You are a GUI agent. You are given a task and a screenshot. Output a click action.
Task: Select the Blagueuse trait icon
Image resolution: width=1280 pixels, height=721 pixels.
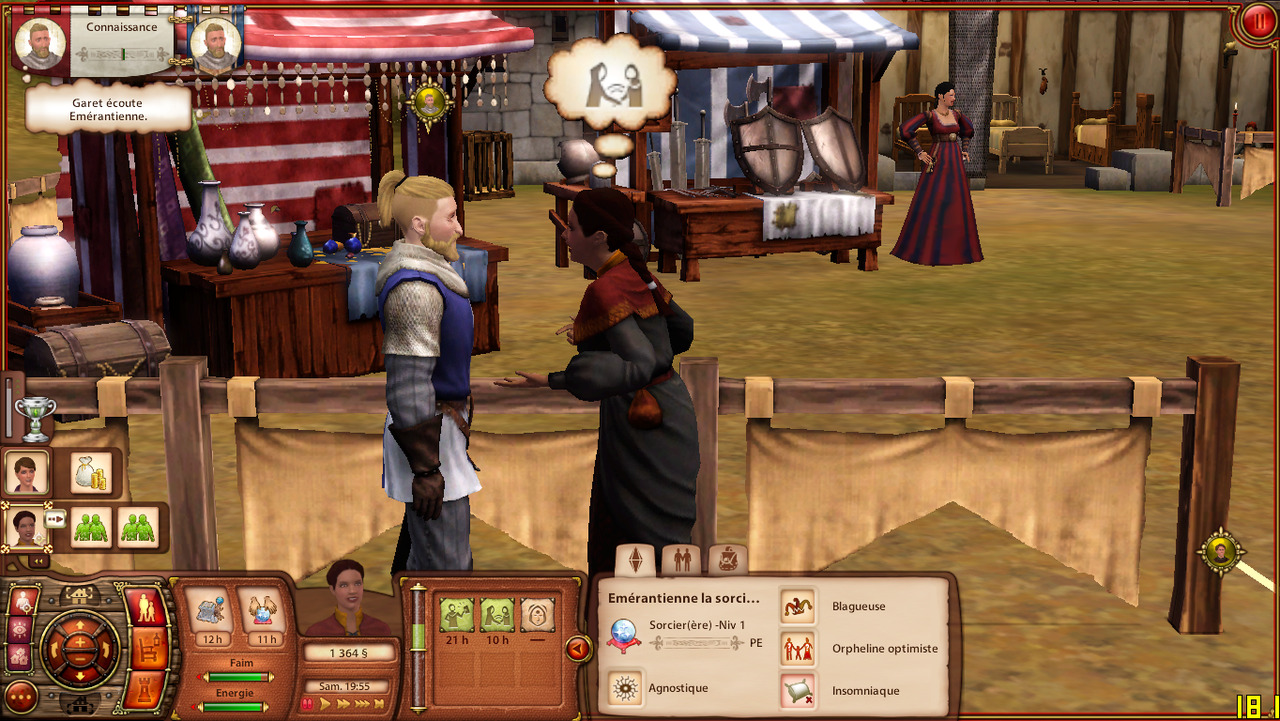[798, 606]
